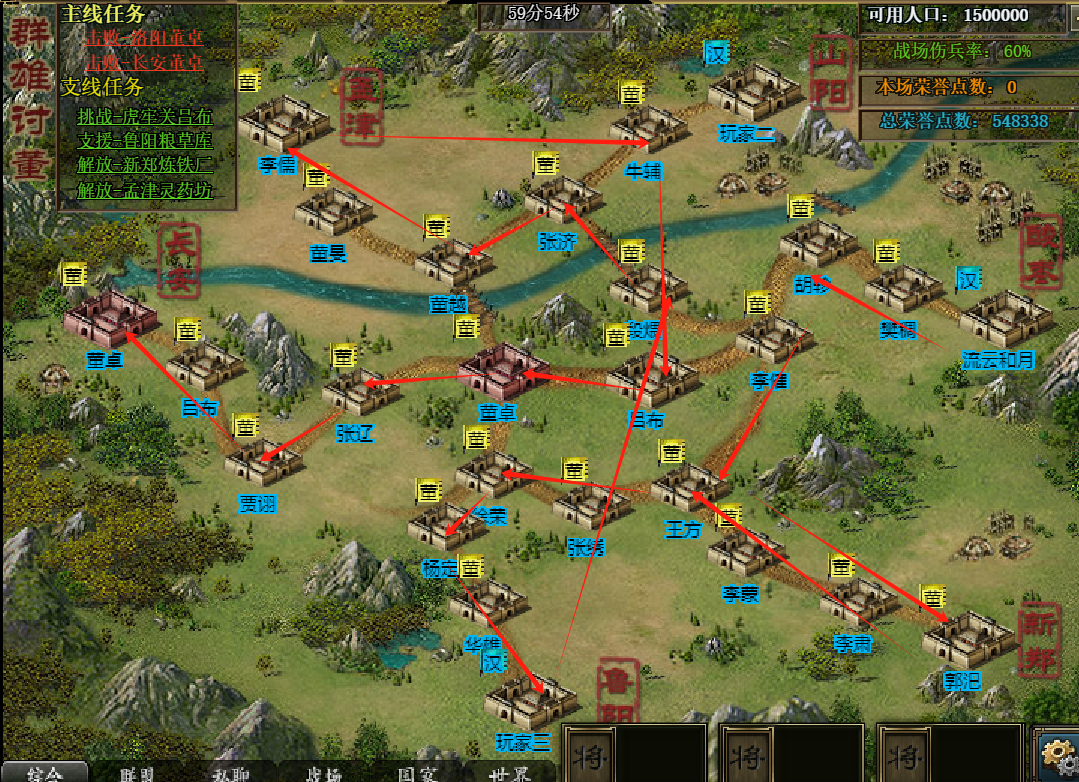1079x782 pixels.
Task: Switch to the 私聊 chat tab
Action: pos(231,773)
